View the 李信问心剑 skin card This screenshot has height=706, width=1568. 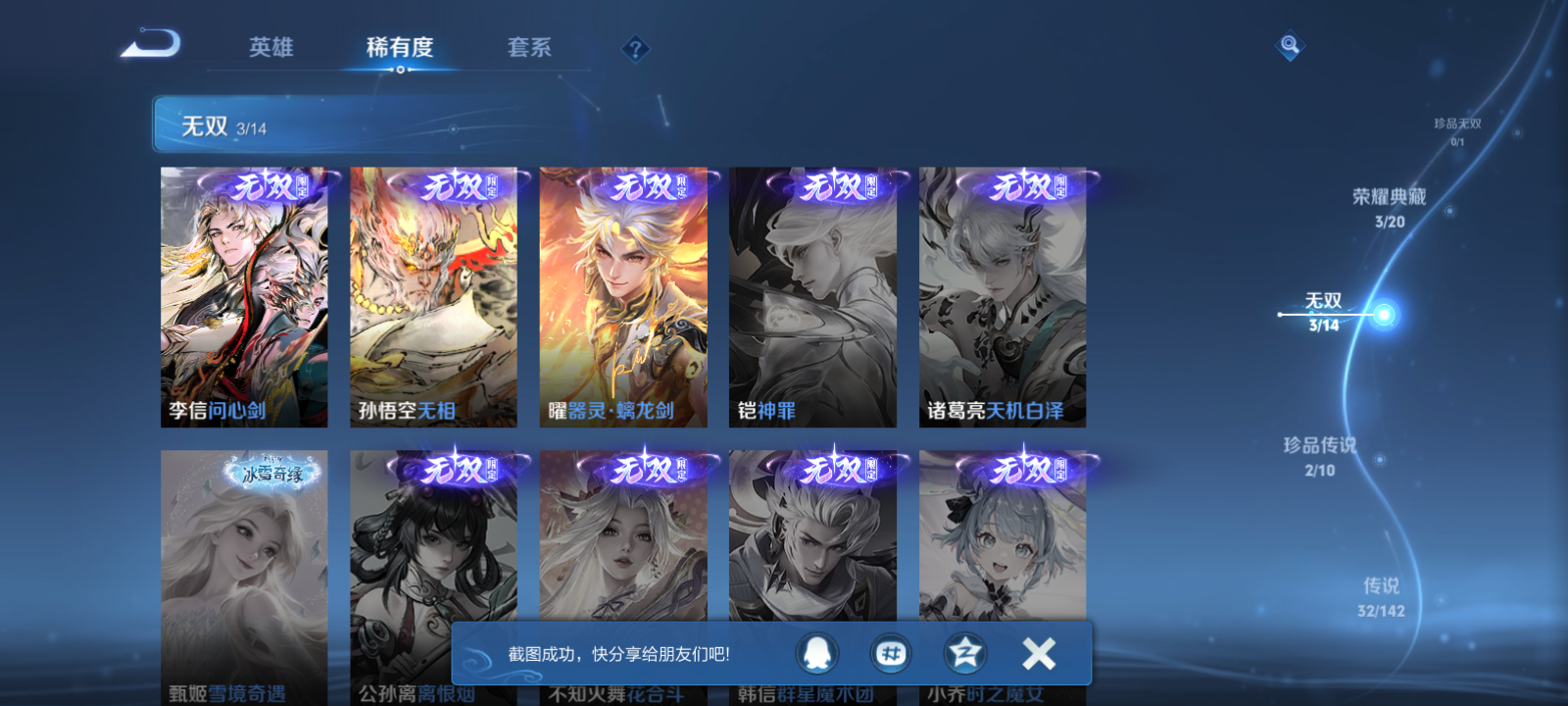[x=243, y=294]
